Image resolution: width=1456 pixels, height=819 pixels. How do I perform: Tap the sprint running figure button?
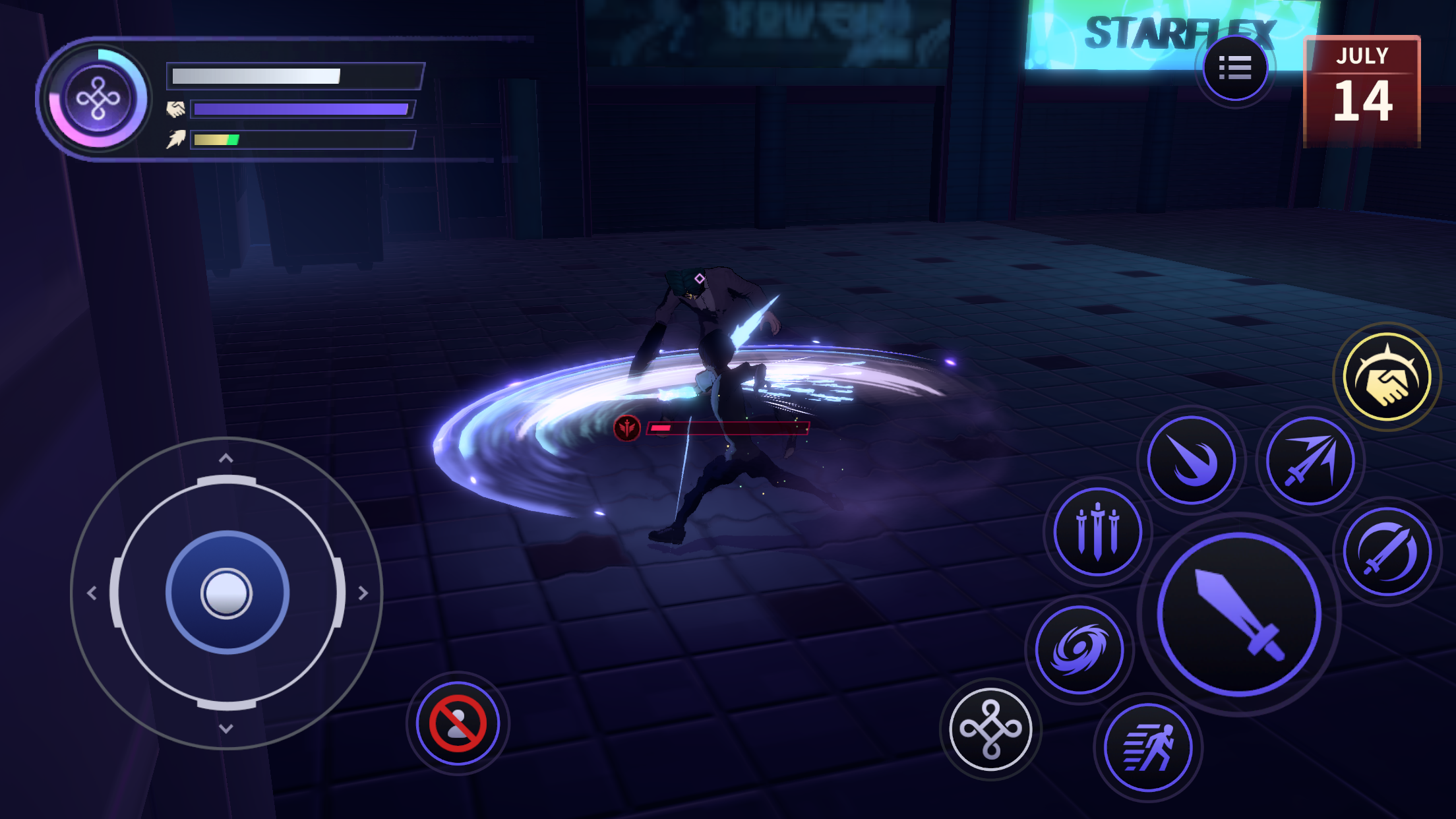click(x=1148, y=747)
